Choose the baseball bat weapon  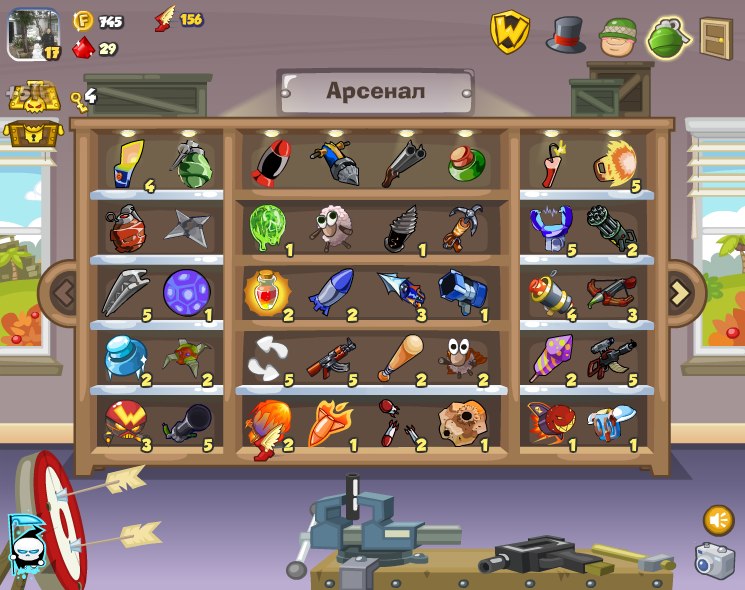[x=399, y=356]
